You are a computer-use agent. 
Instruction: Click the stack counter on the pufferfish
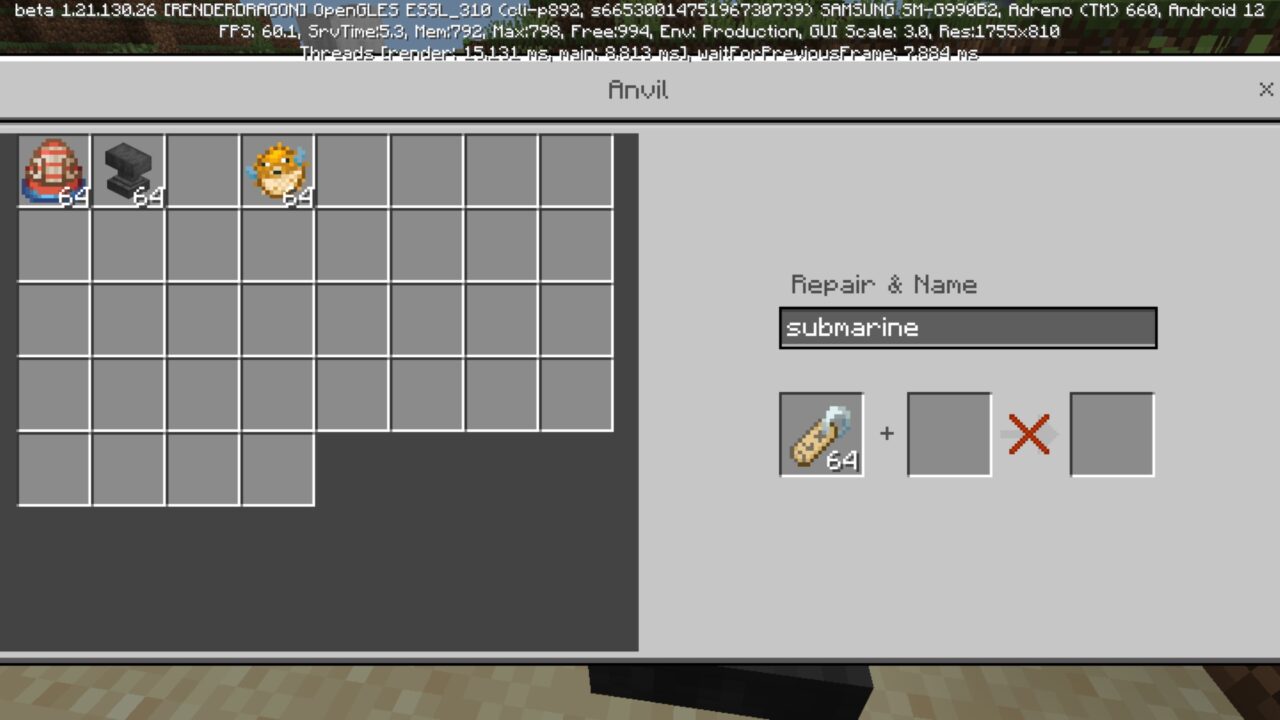point(295,198)
